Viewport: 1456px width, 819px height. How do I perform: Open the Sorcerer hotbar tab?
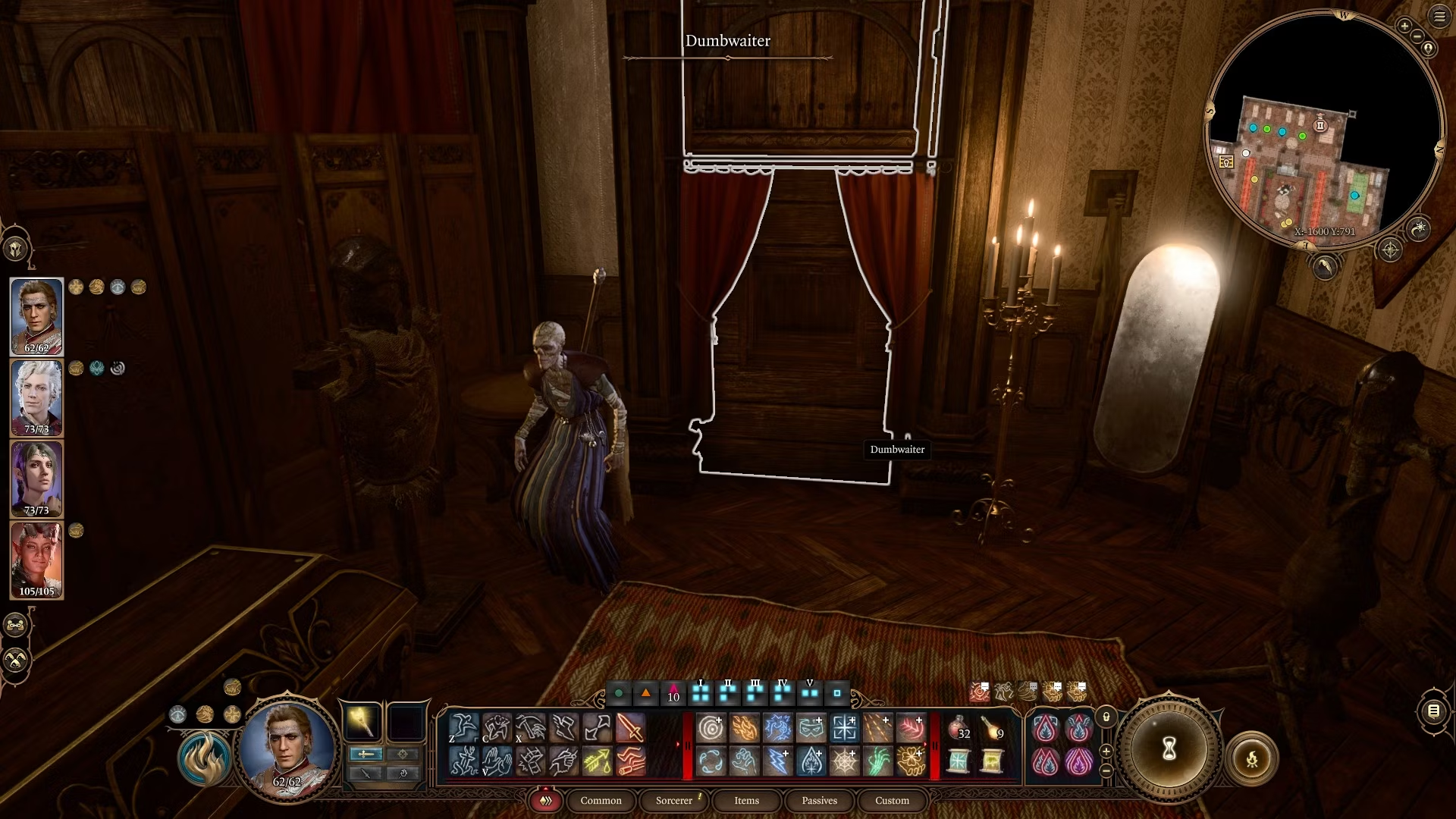(674, 800)
